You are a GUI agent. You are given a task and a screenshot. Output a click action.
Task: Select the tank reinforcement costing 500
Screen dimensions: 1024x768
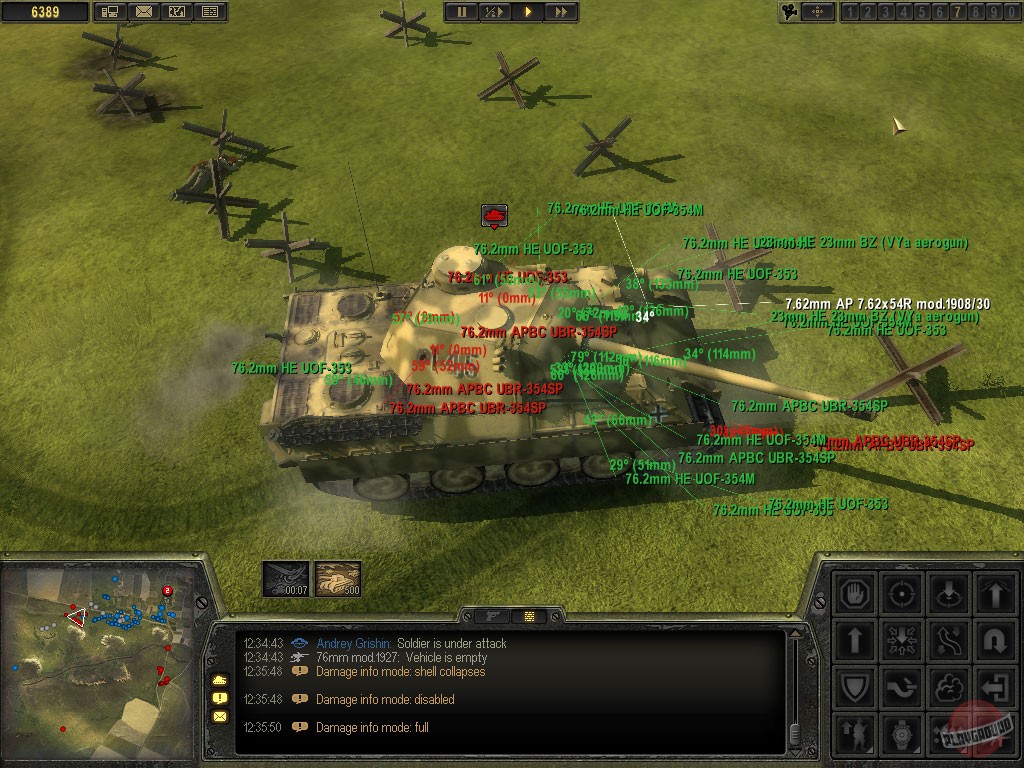338,578
